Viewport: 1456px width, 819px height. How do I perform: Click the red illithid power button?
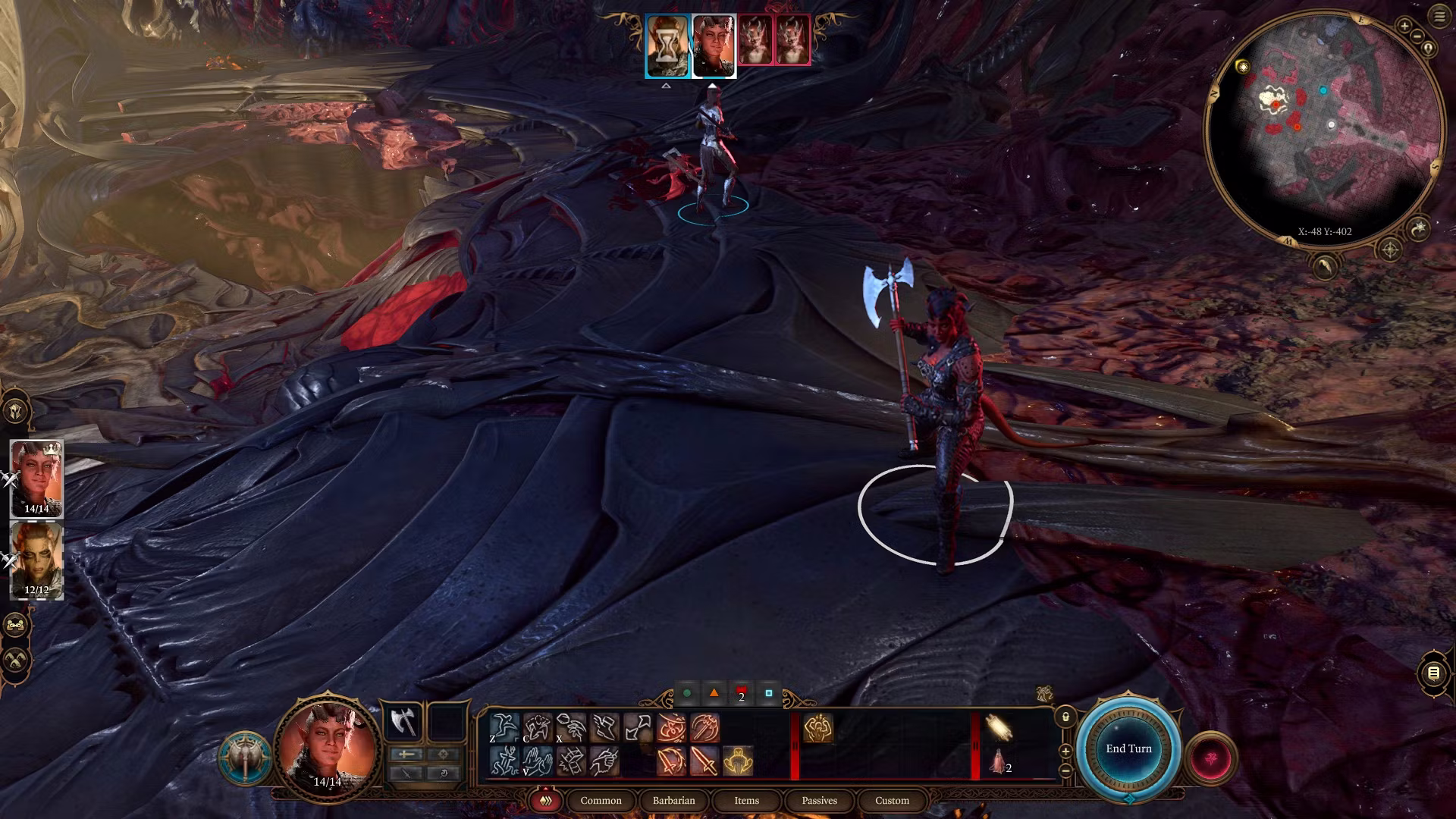[x=1210, y=758]
